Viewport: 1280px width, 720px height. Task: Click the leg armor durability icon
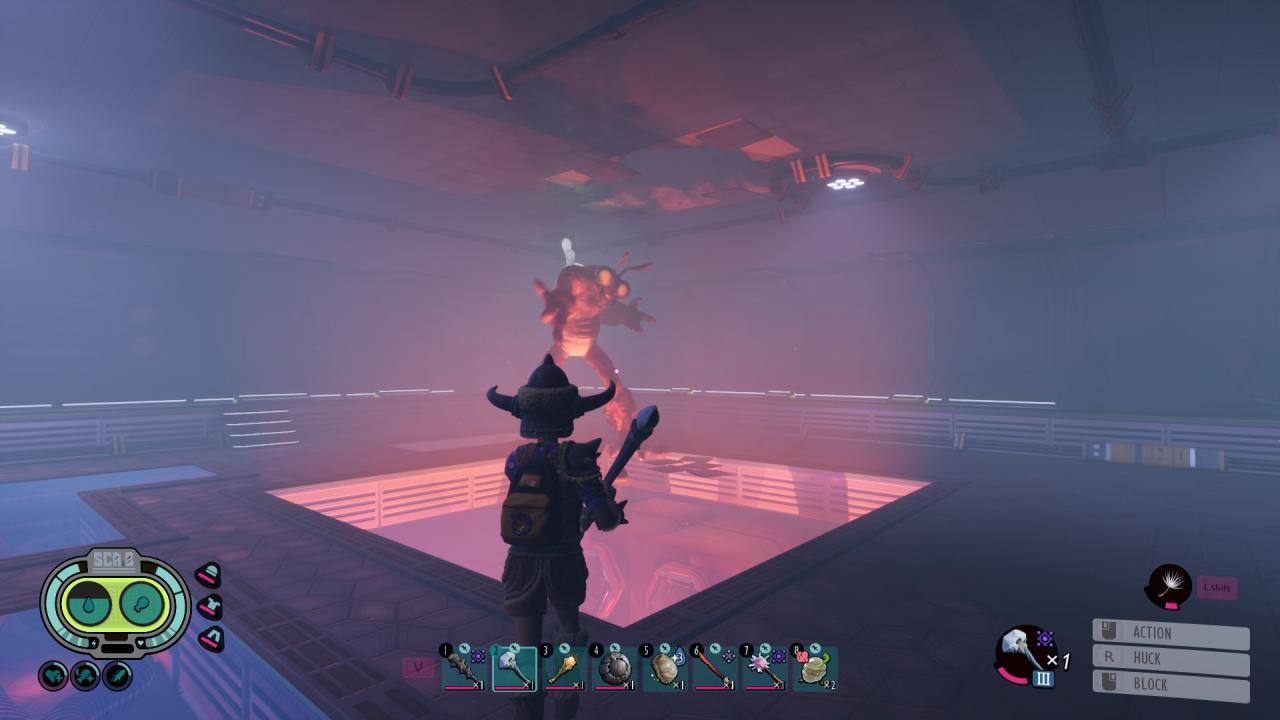click(210, 638)
